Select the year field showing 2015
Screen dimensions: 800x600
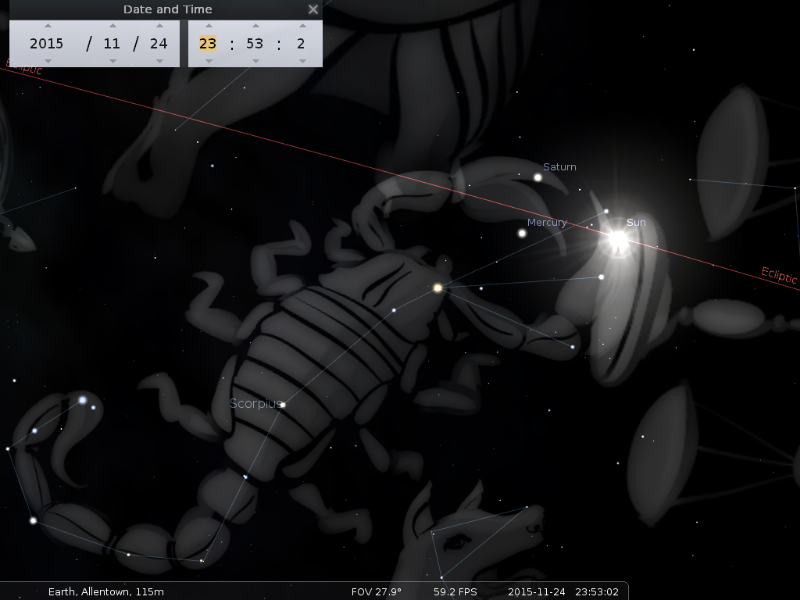click(x=46, y=44)
